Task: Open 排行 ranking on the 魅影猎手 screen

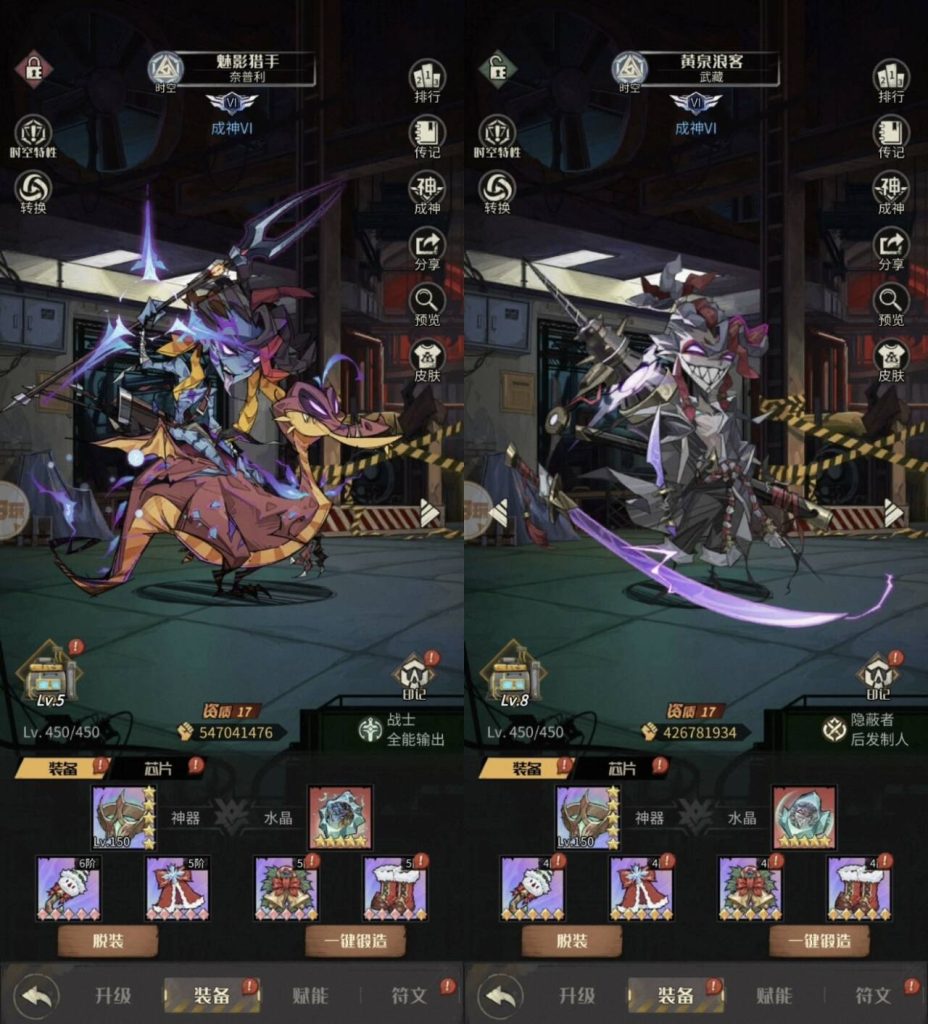Action: 427,79
